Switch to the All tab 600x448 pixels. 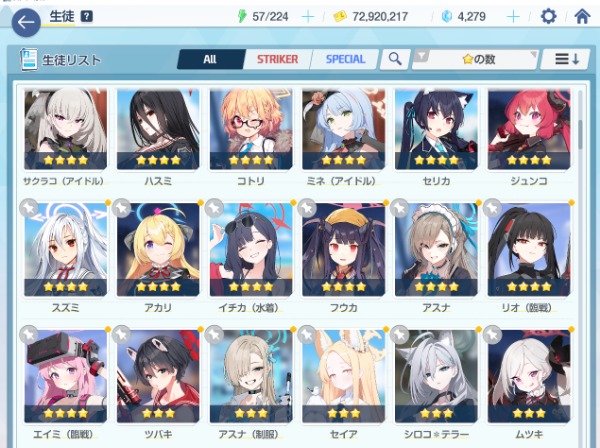point(209,59)
